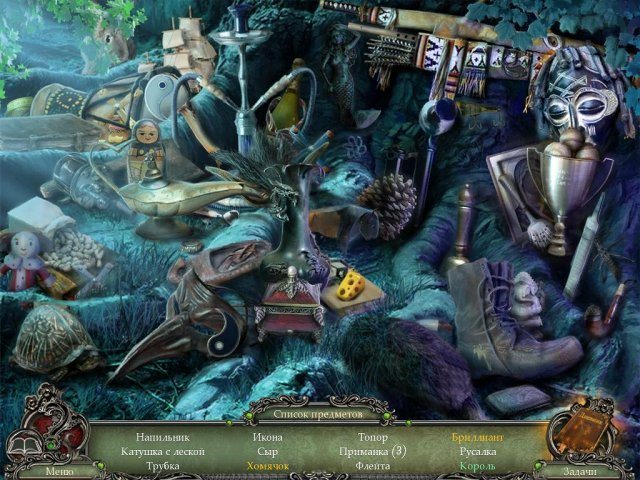
Task: Select Напильник in the item list
Action: click(x=162, y=437)
